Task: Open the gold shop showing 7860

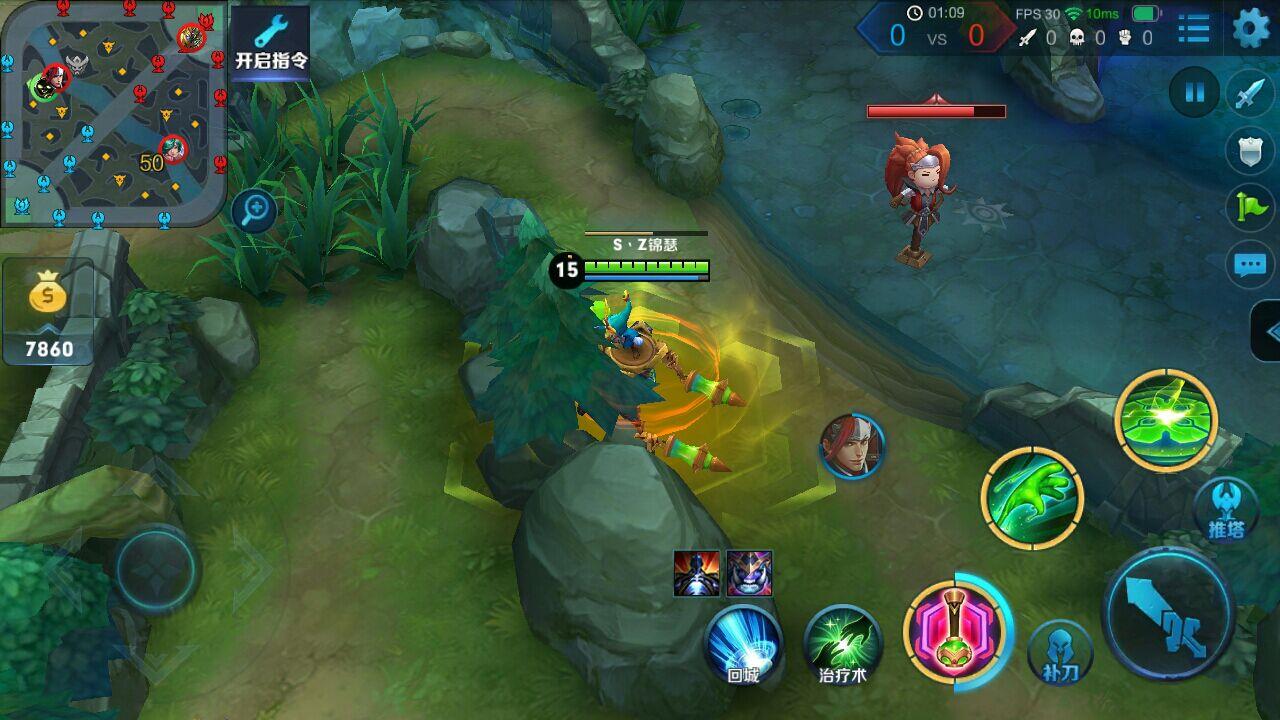Action: pyautogui.click(x=48, y=312)
